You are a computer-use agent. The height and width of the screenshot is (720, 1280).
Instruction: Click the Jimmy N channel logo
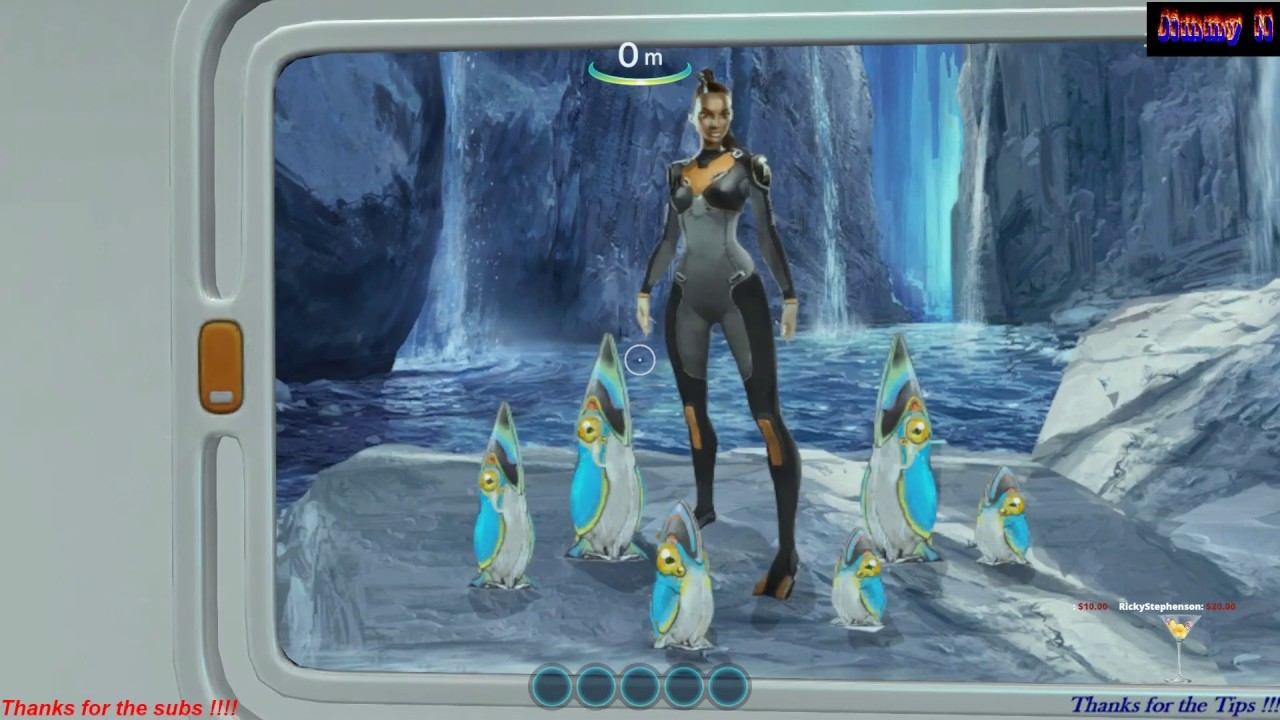tap(1212, 28)
